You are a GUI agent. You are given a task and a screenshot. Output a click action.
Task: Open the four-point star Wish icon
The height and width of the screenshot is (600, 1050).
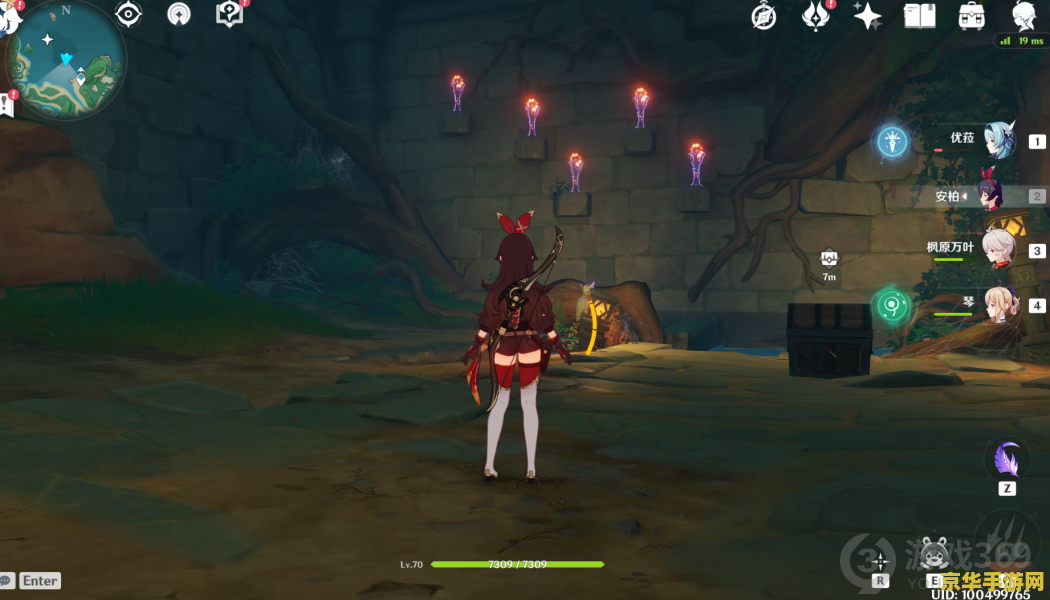click(867, 16)
